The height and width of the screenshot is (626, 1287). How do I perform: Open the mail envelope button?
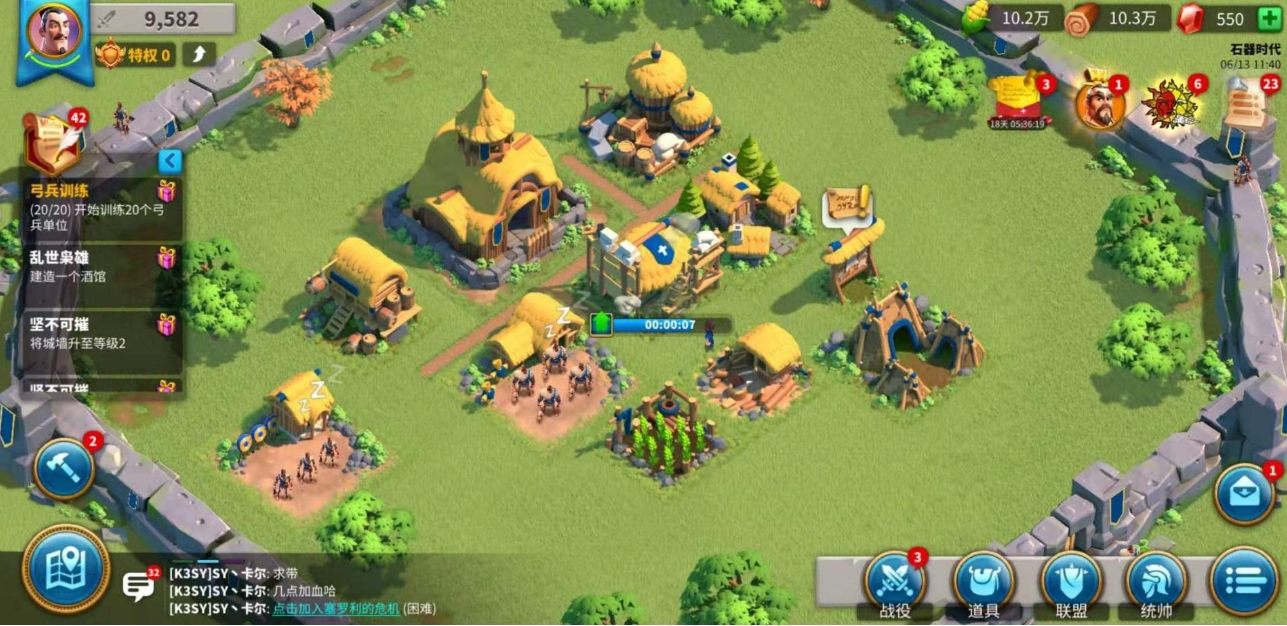(x=1245, y=494)
